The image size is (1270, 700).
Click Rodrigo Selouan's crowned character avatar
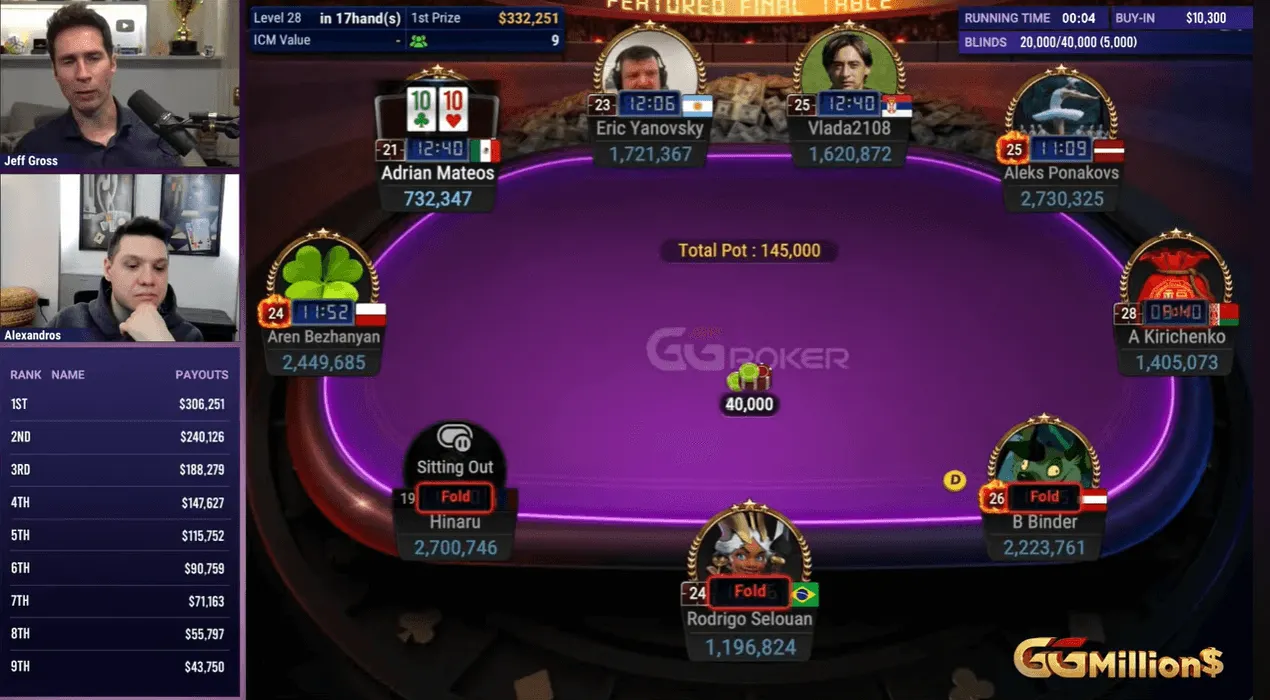pos(749,545)
